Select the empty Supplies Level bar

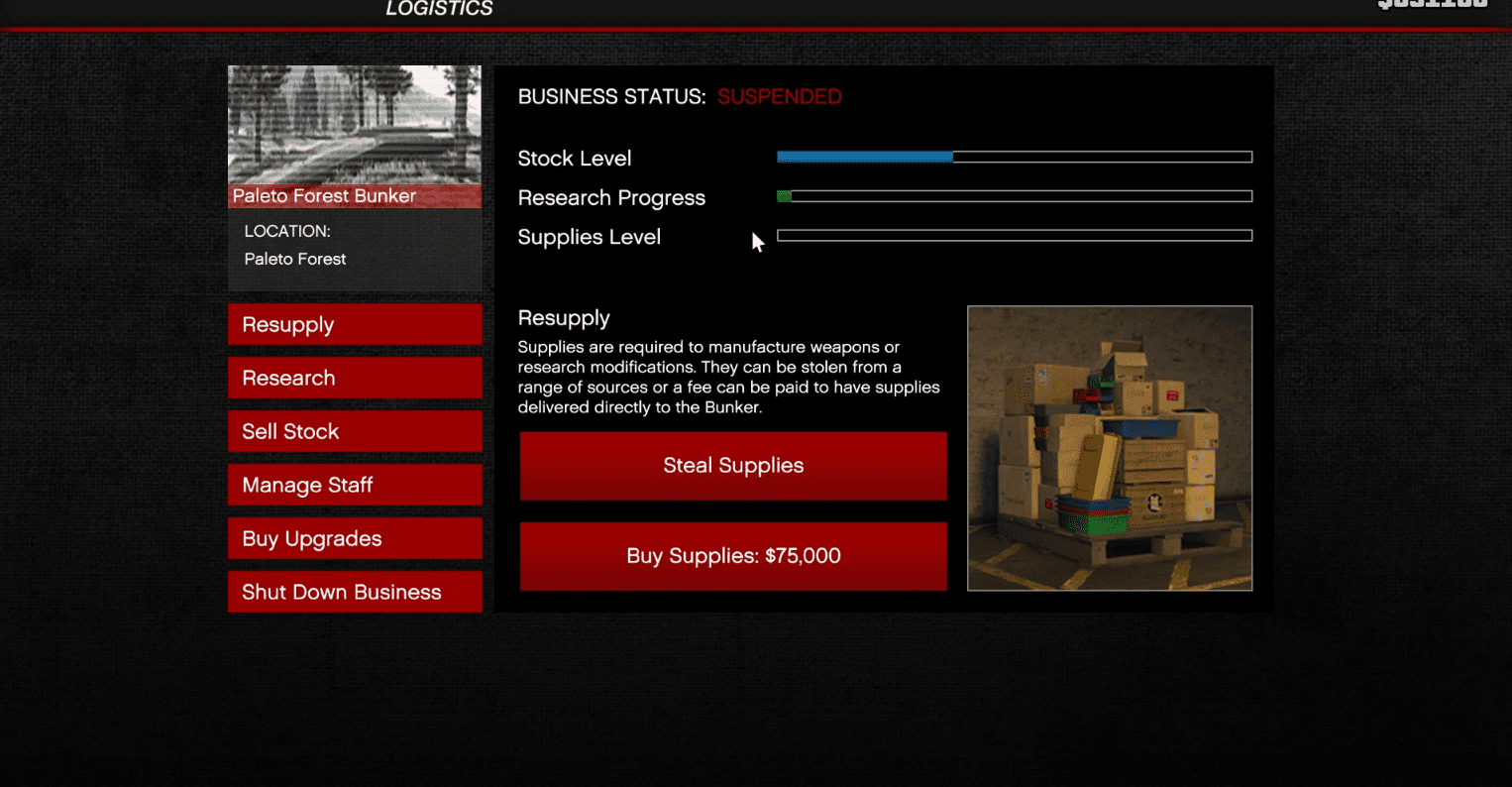(x=1014, y=236)
